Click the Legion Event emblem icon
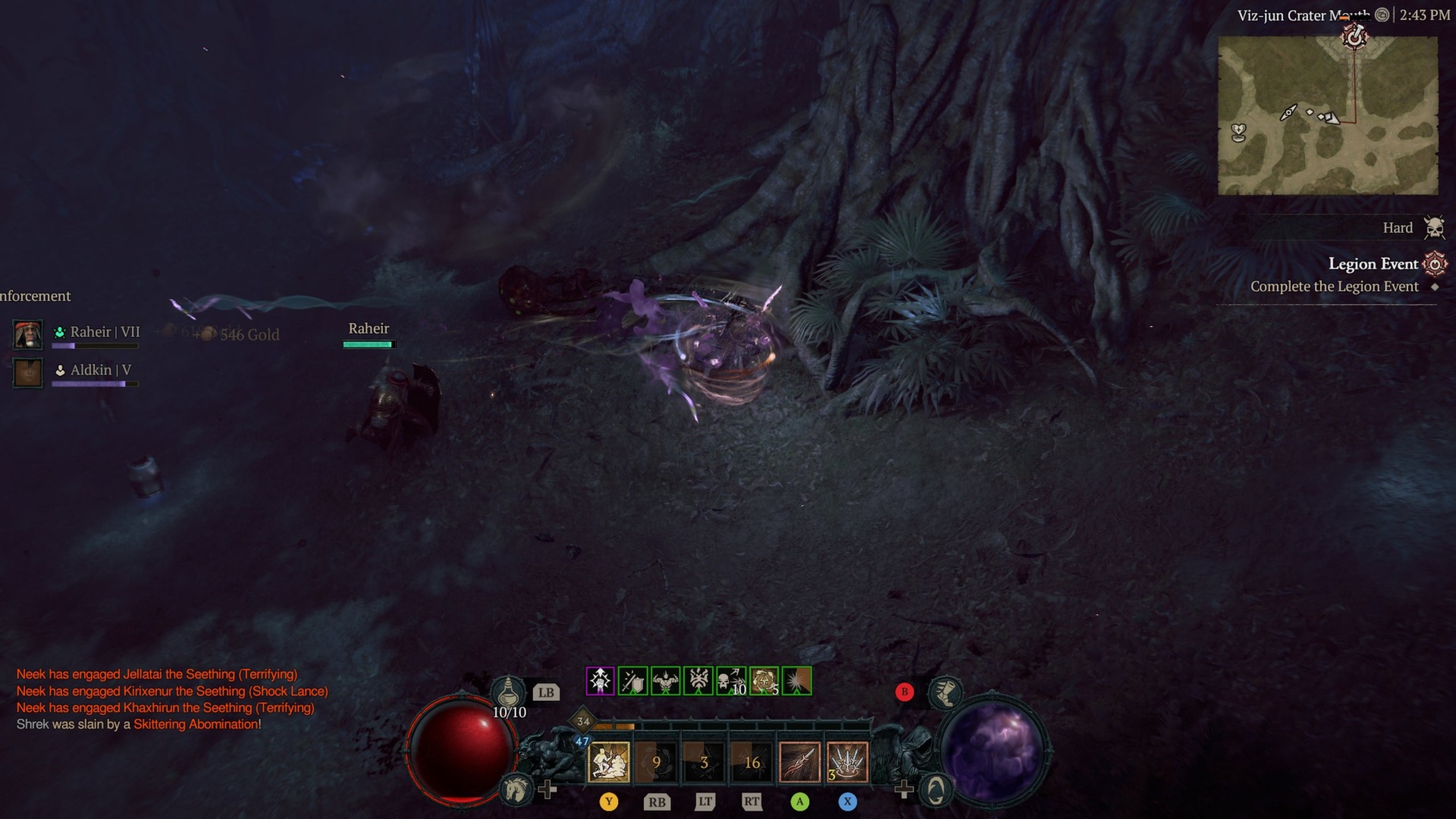1456x819 pixels. click(x=1435, y=264)
